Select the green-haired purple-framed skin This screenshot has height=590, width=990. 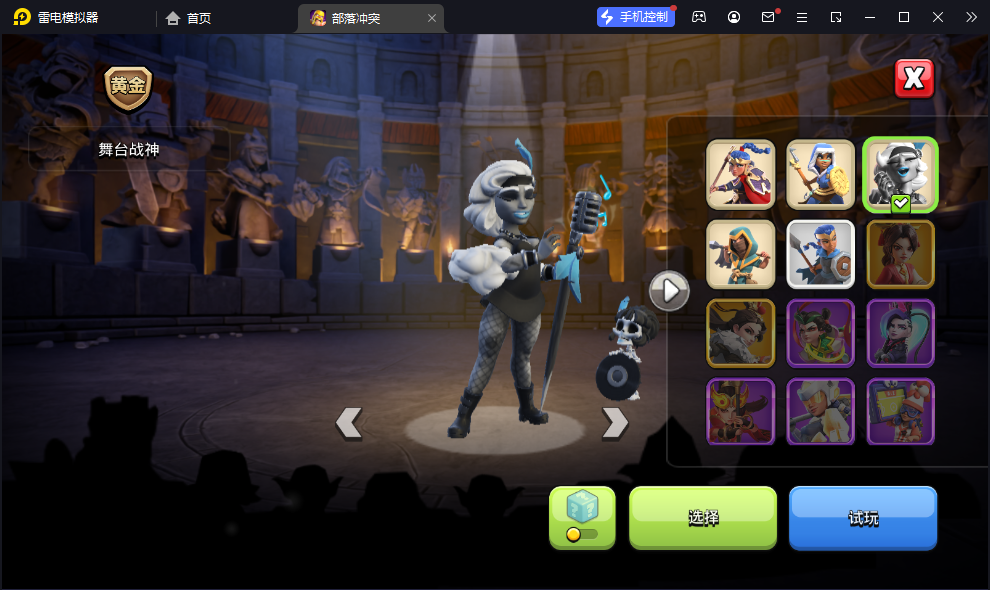pyautogui.click(x=821, y=333)
